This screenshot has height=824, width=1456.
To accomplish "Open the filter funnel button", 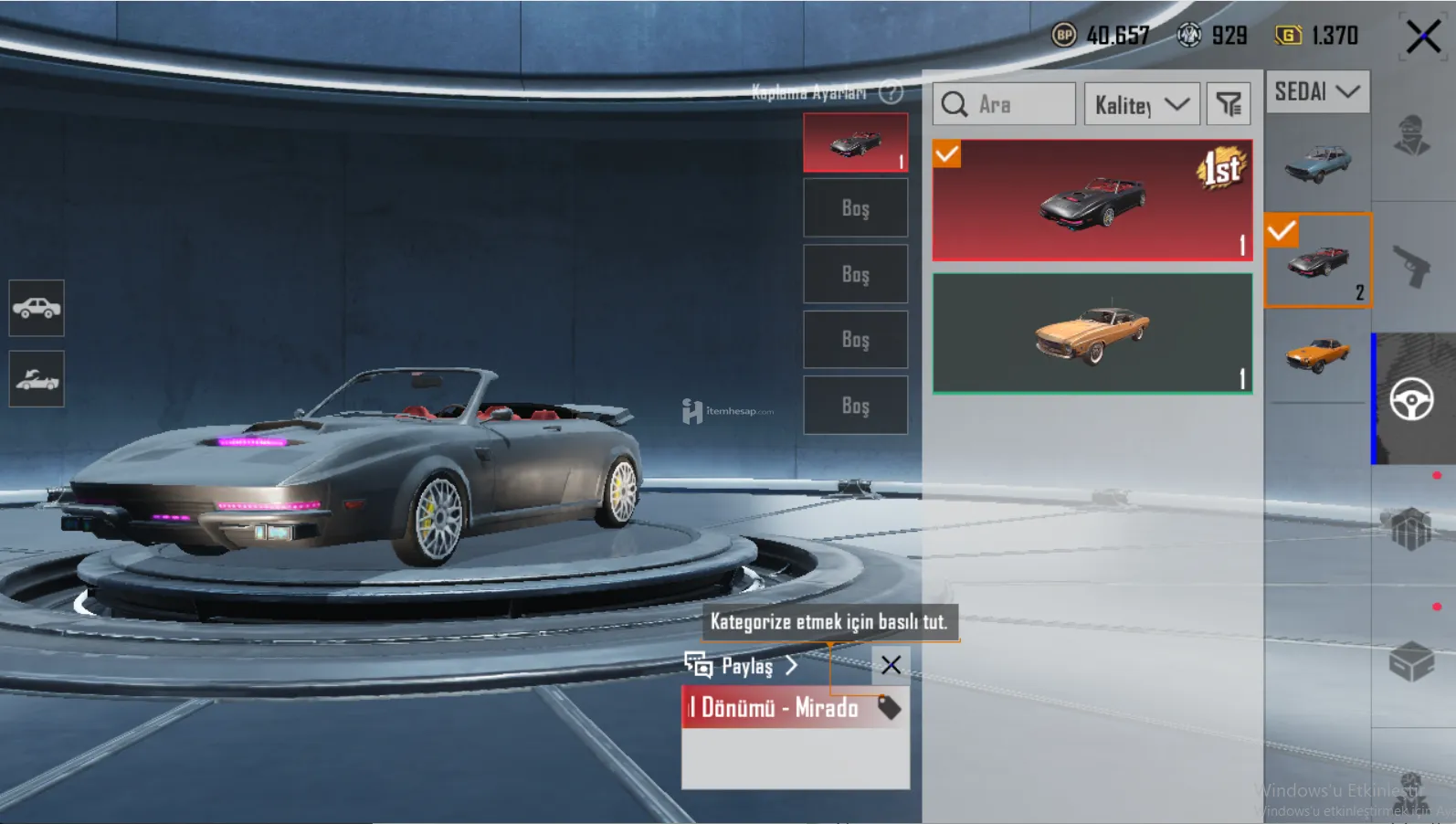I will point(1229,105).
